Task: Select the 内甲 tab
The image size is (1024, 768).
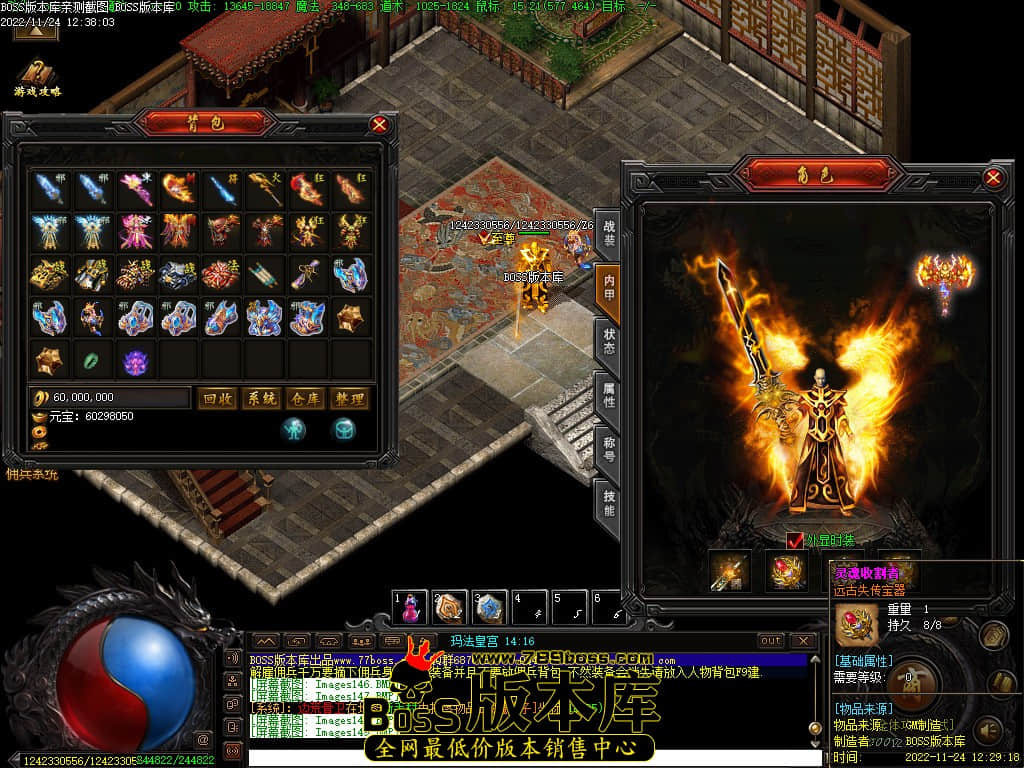Action: click(x=608, y=290)
